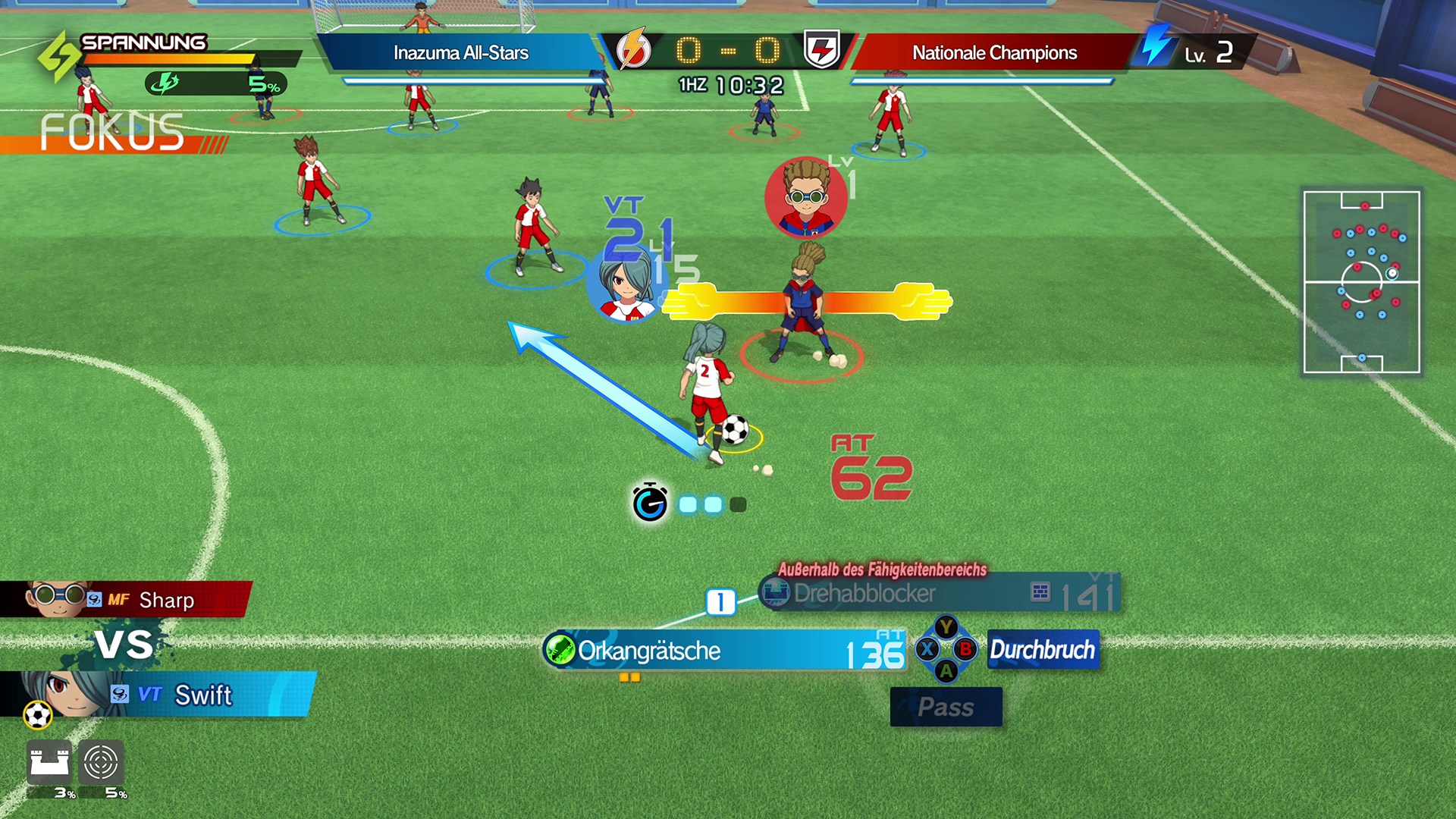Click the Nationale Champions team banner
Image resolution: width=1456 pixels, height=819 pixels.
(993, 52)
